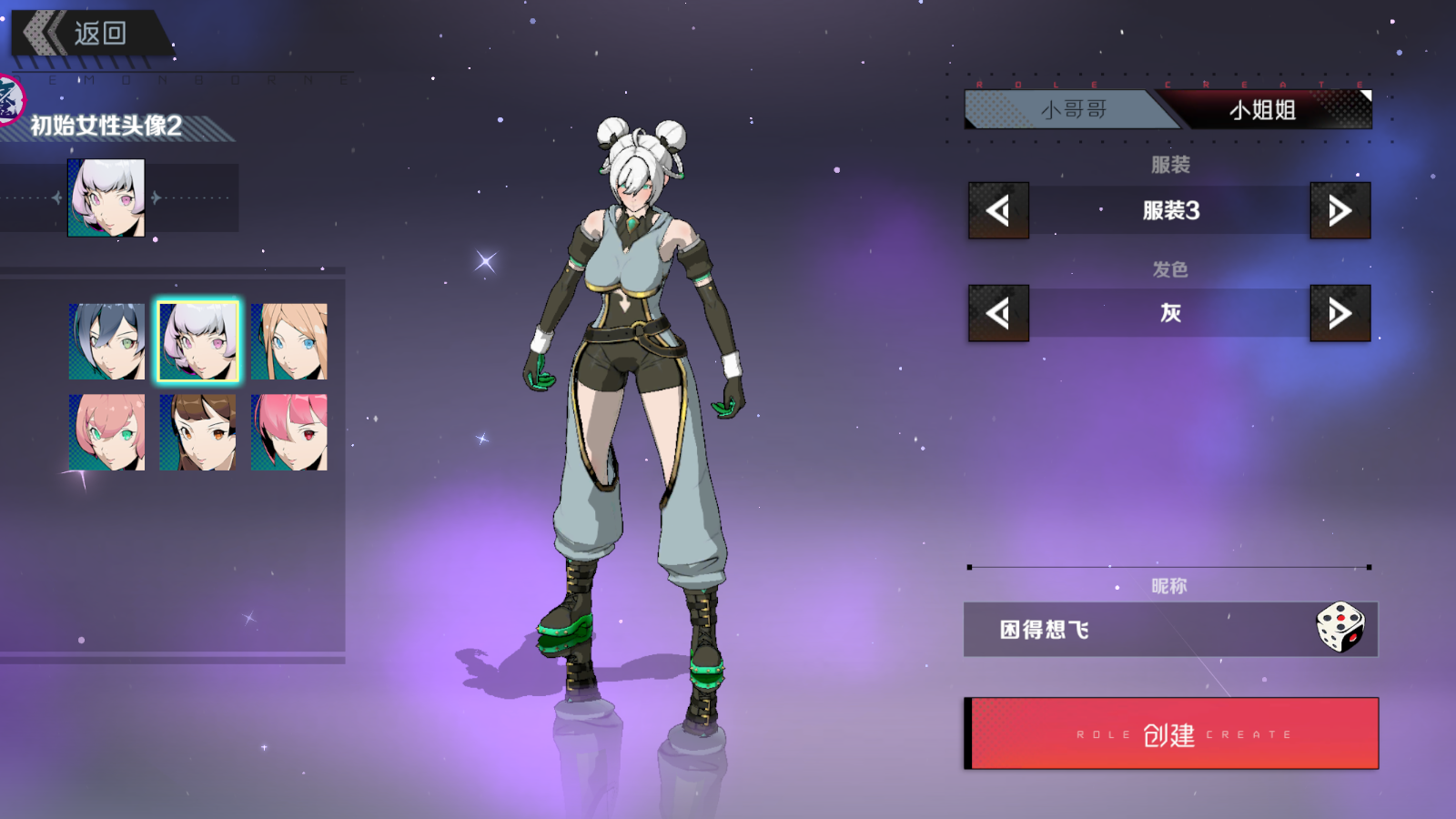Create the character with 创建 button
1456x819 pixels.
[x=1171, y=733]
